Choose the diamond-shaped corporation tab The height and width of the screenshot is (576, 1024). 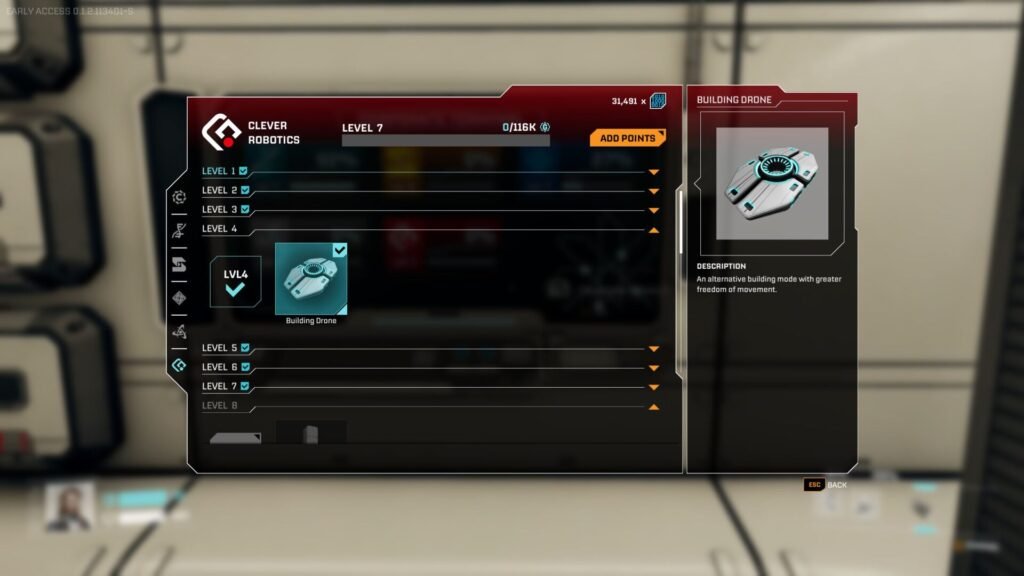pyautogui.click(x=179, y=298)
